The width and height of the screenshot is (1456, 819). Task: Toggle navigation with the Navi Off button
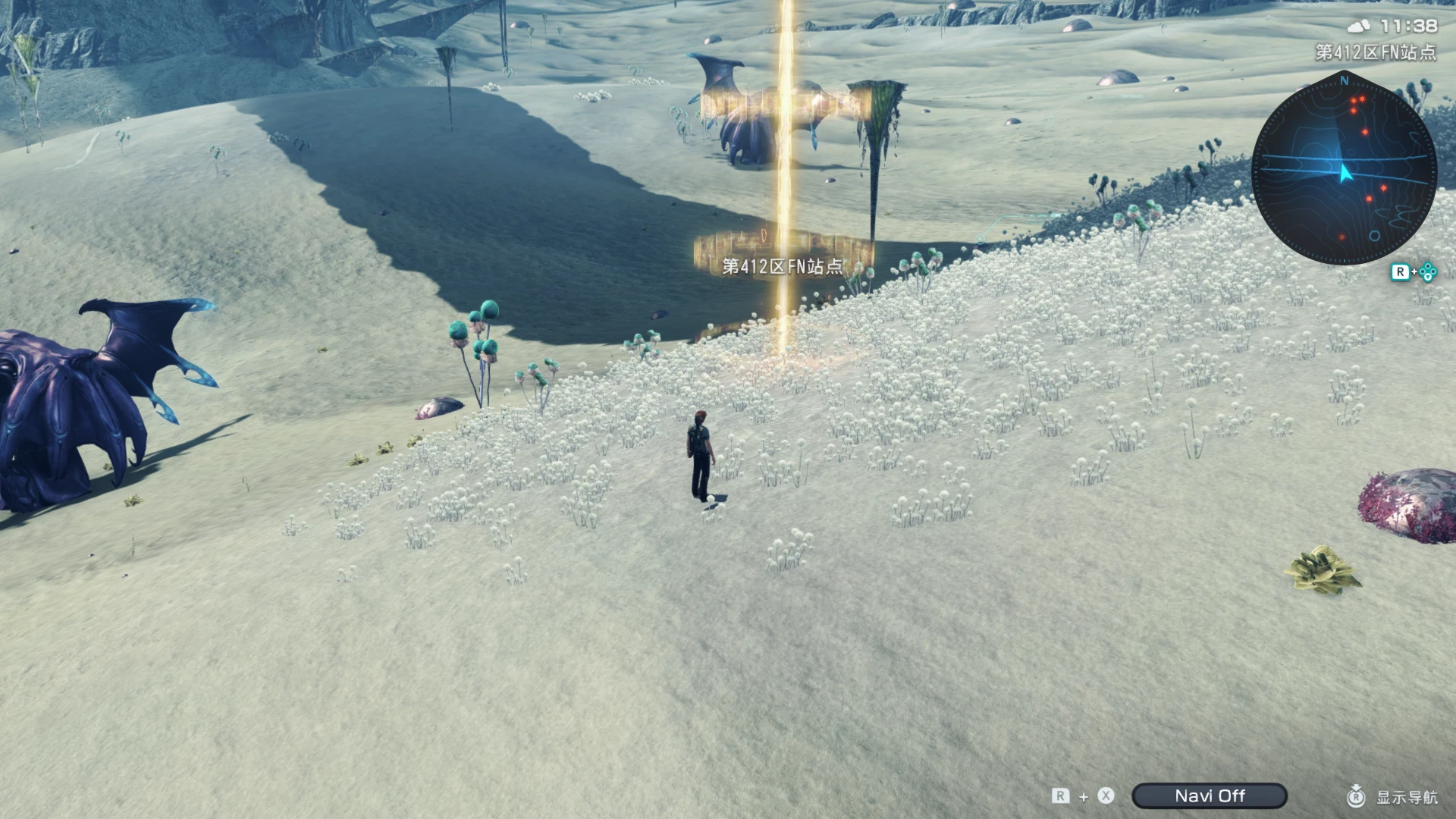click(x=1210, y=795)
